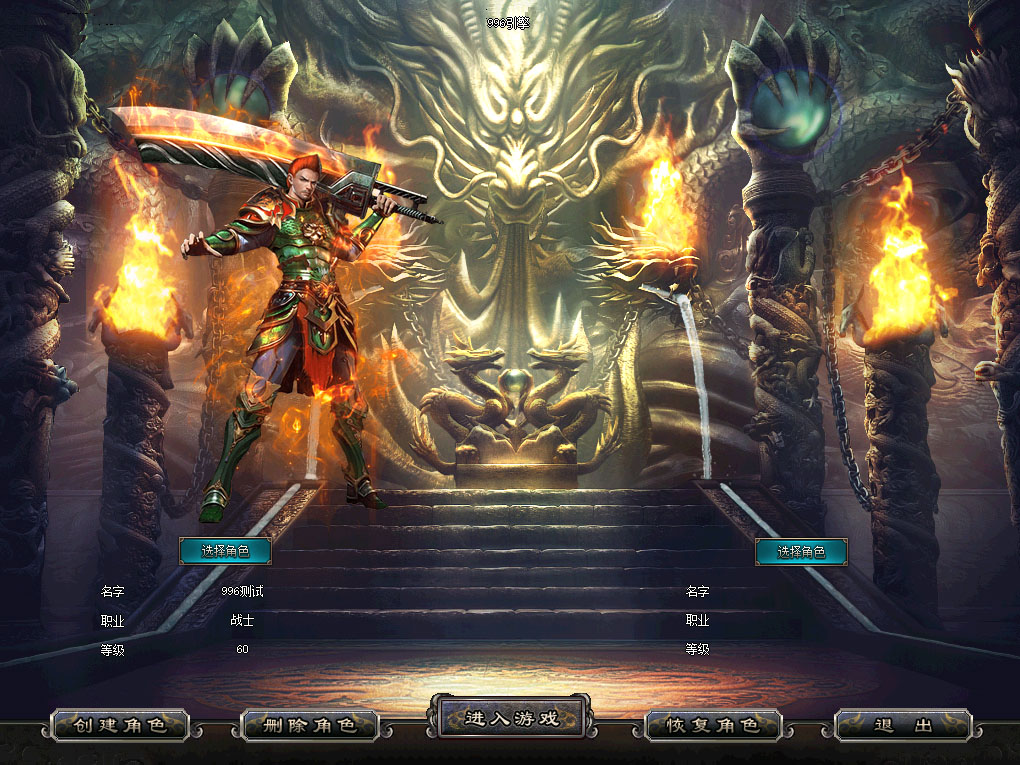Viewport: 1020px width, 765px height.
Task: Open 创建角色 to create a character
Action: [x=120, y=725]
